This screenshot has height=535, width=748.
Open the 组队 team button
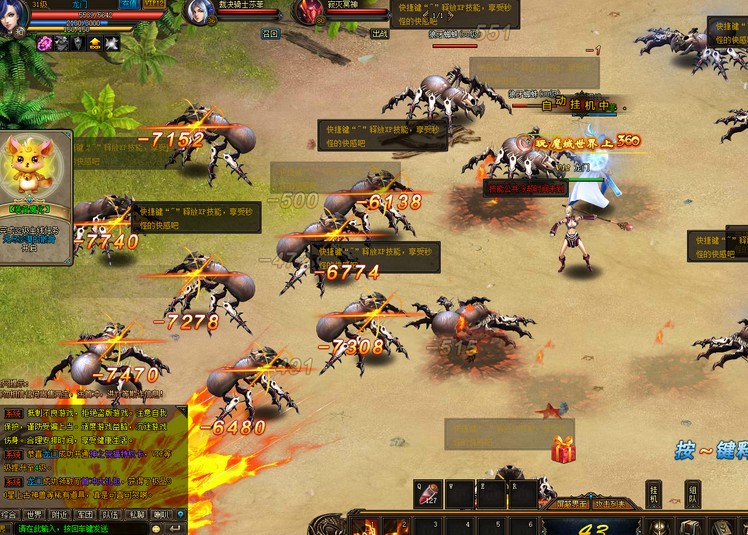pos(692,494)
